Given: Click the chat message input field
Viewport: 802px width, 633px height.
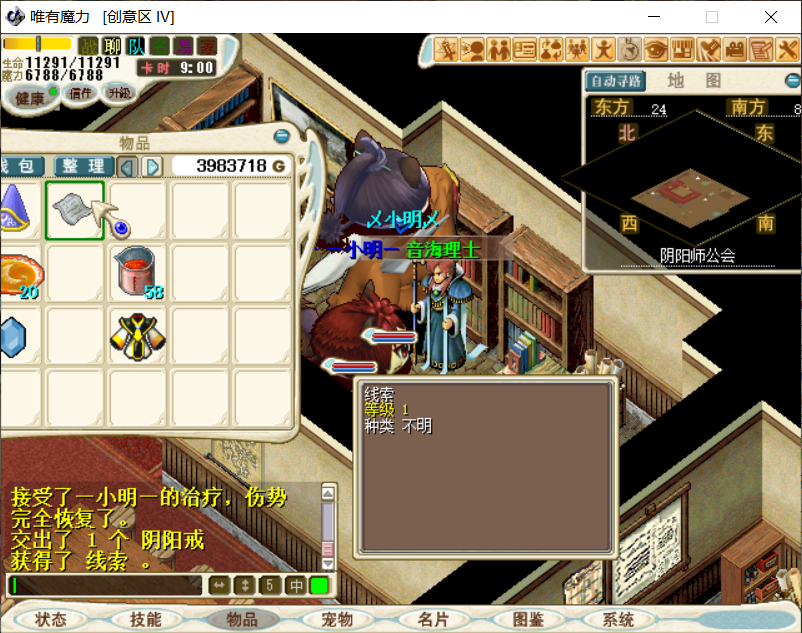Looking at the screenshot, I should click(105, 585).
